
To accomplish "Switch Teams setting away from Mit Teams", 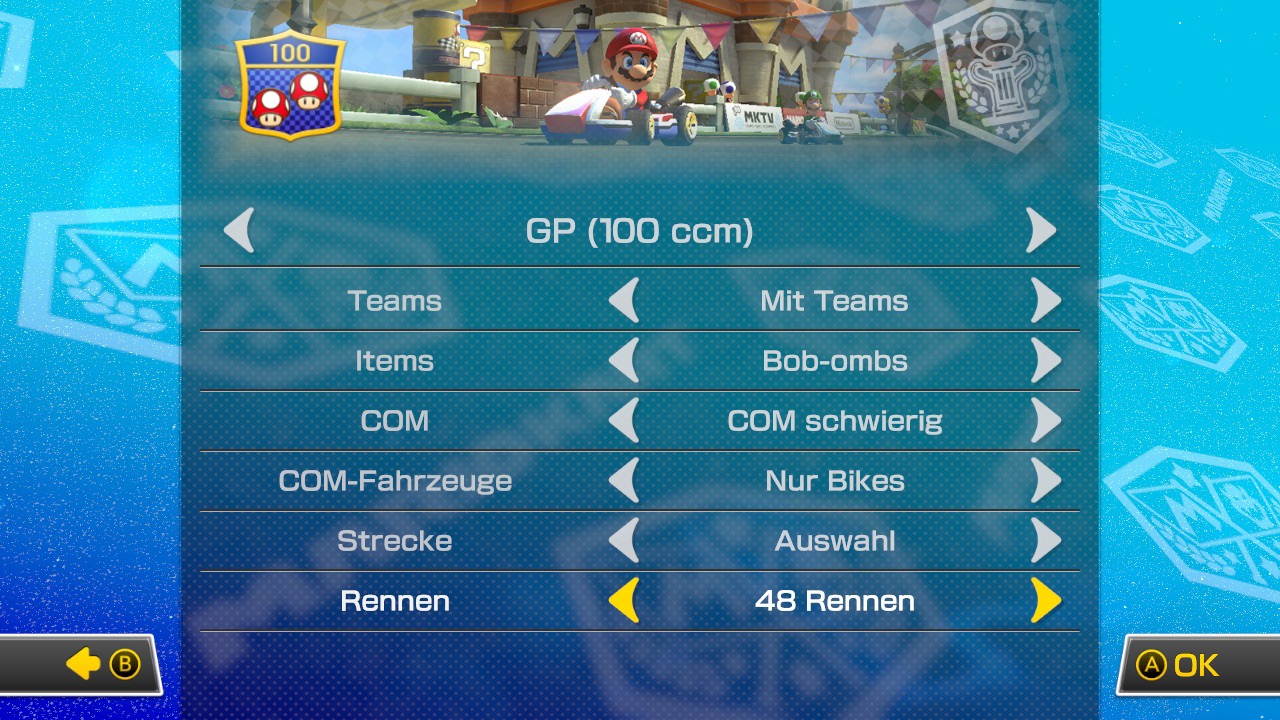I will (1045, 300).
